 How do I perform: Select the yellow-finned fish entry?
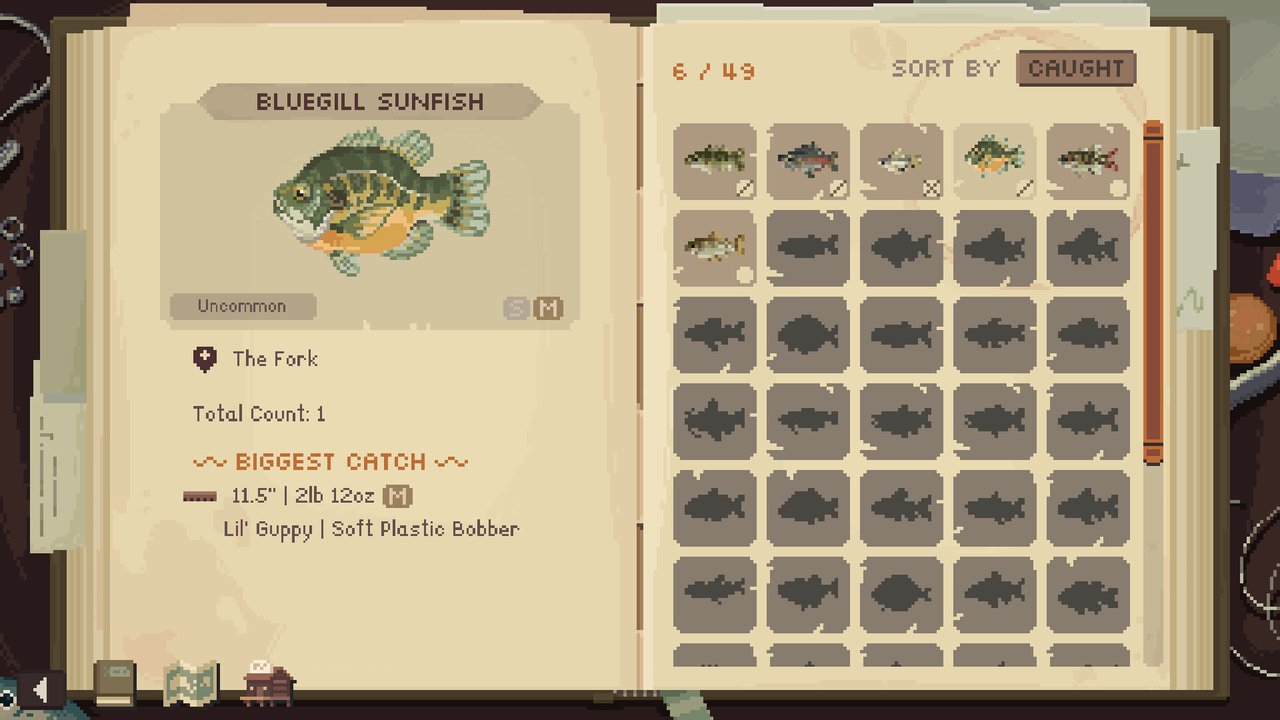click(714, 247)
